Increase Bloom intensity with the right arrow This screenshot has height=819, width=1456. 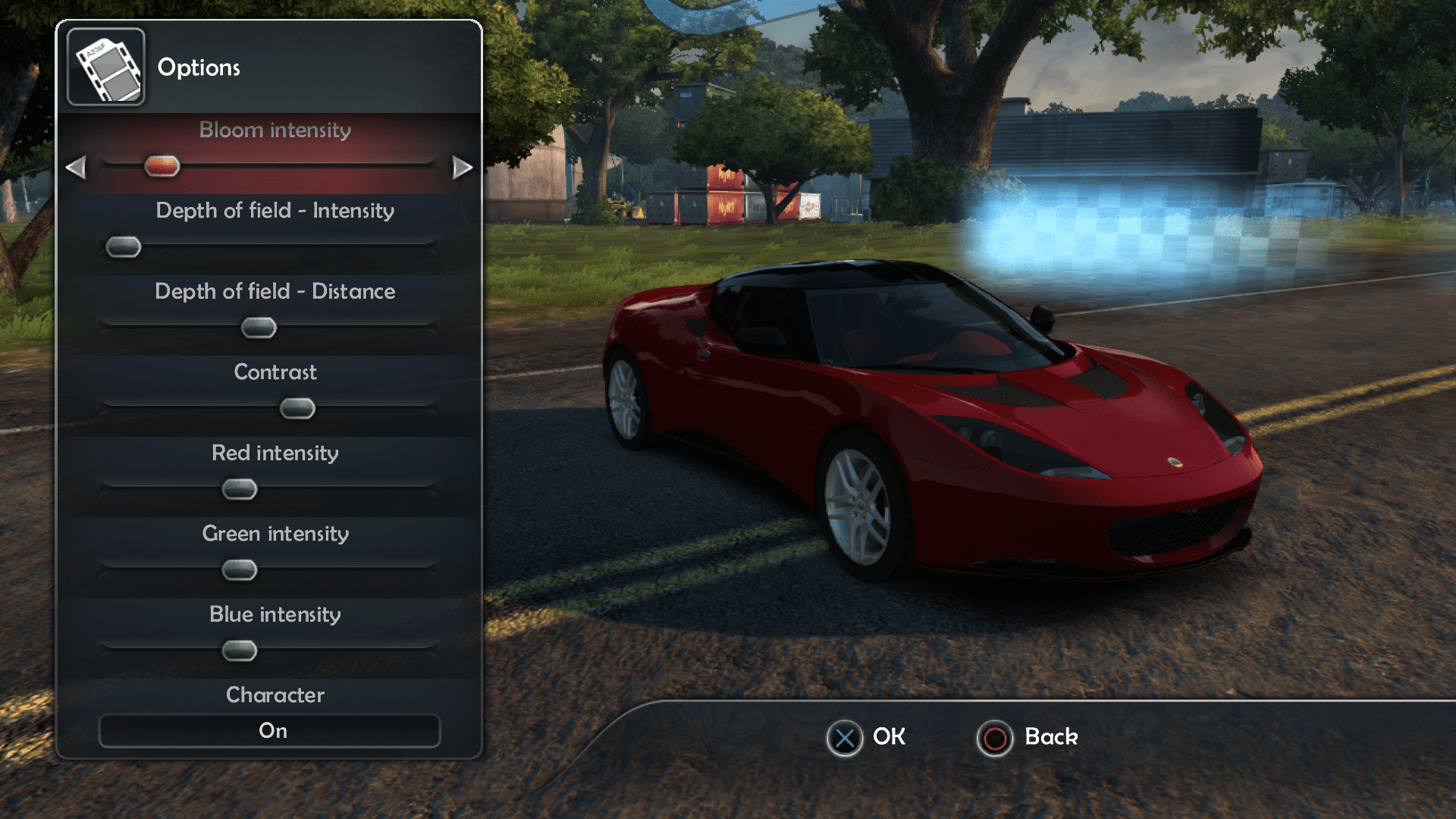coord(462,167)
